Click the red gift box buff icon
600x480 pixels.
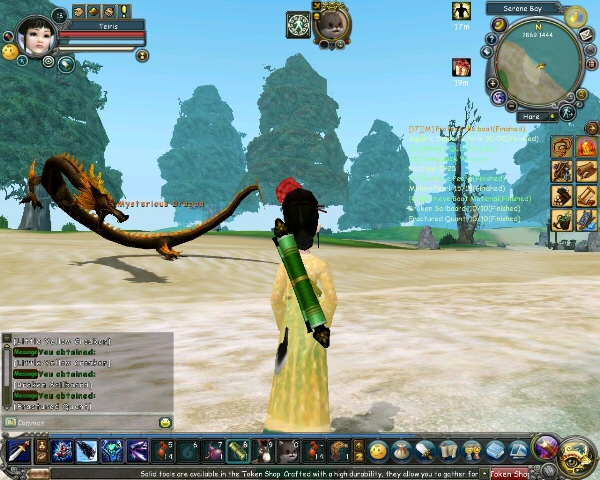pyautogui.click(x=461, y=68)
